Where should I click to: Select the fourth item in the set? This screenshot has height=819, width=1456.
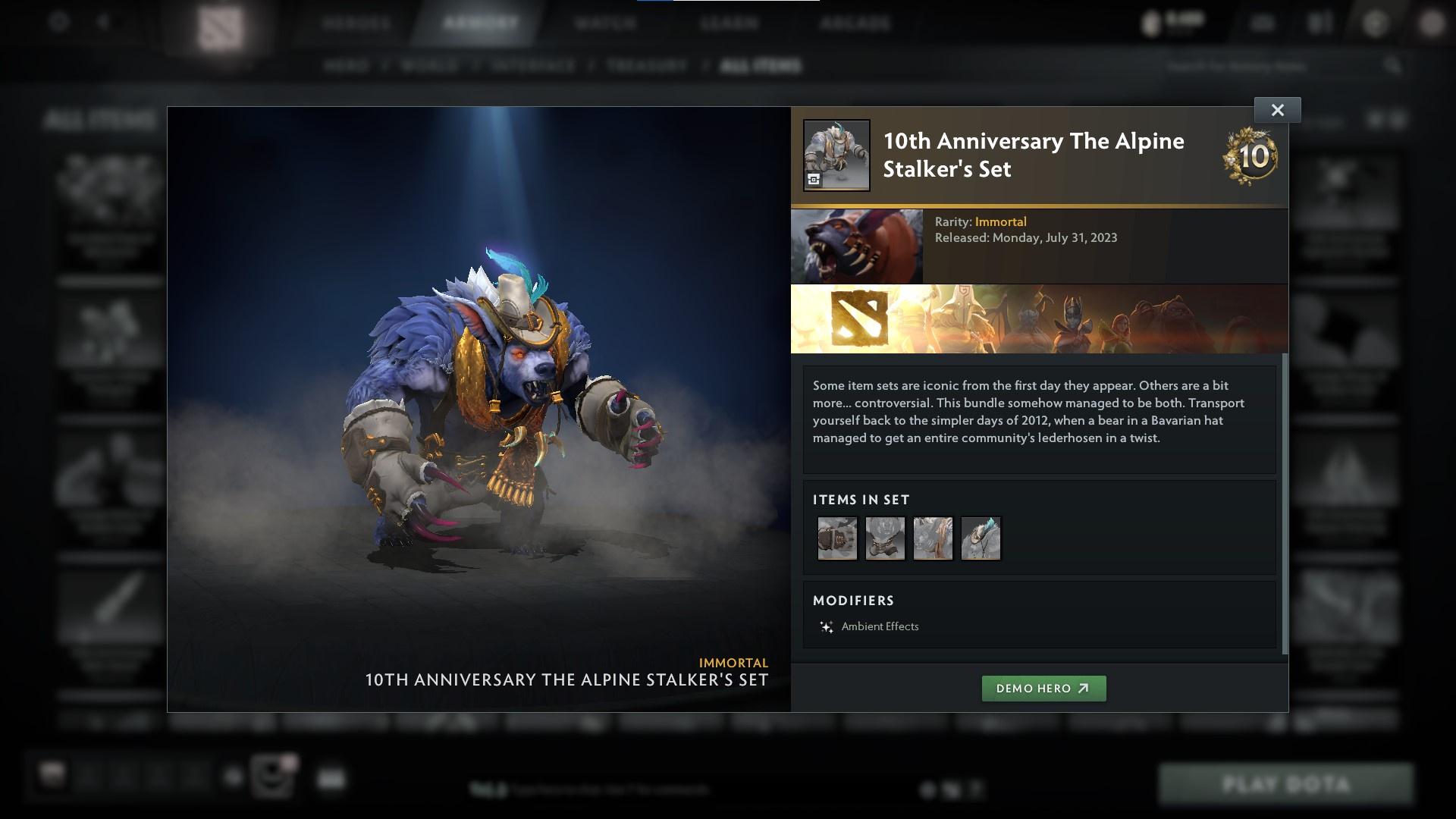(x=981, y=538)
